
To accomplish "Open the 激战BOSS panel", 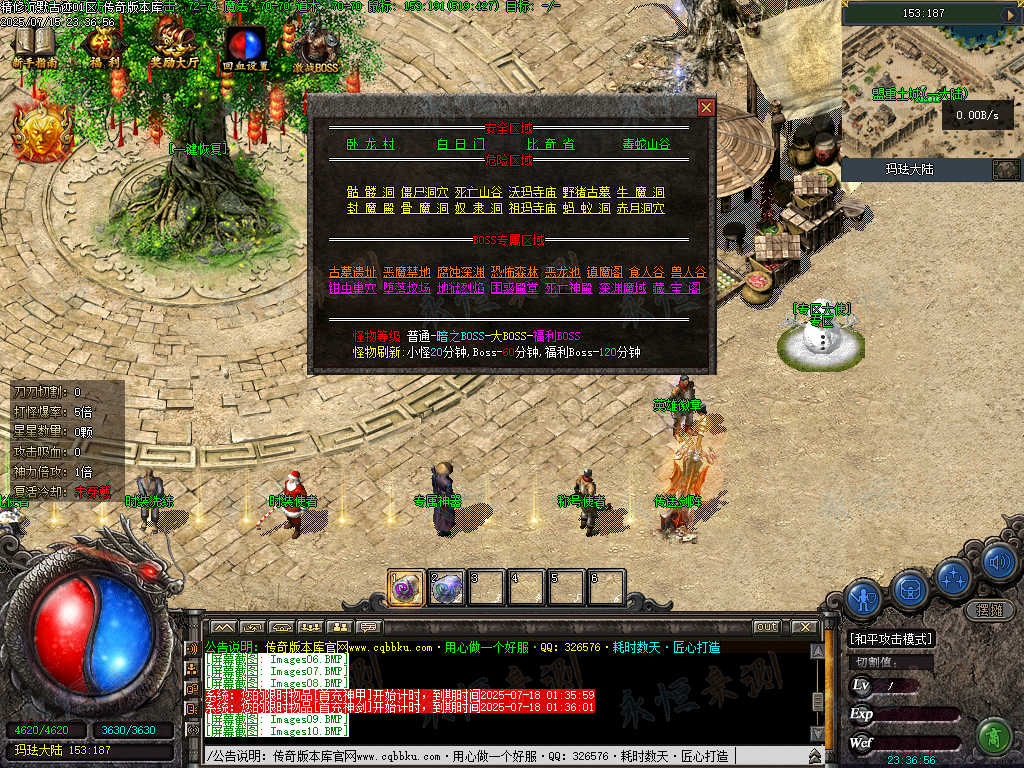I will pos(315,47).
